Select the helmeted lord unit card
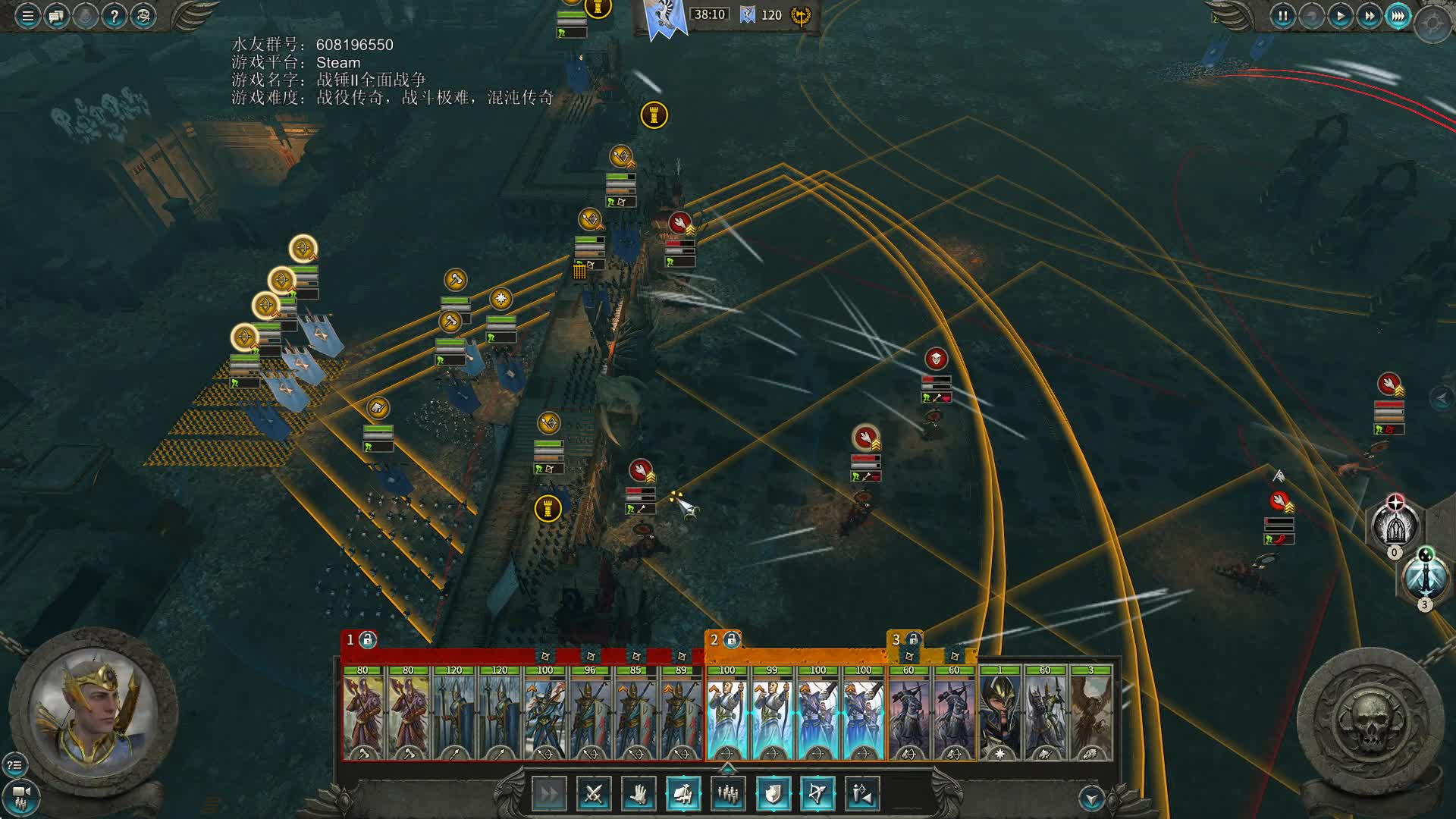 point(999,713)
